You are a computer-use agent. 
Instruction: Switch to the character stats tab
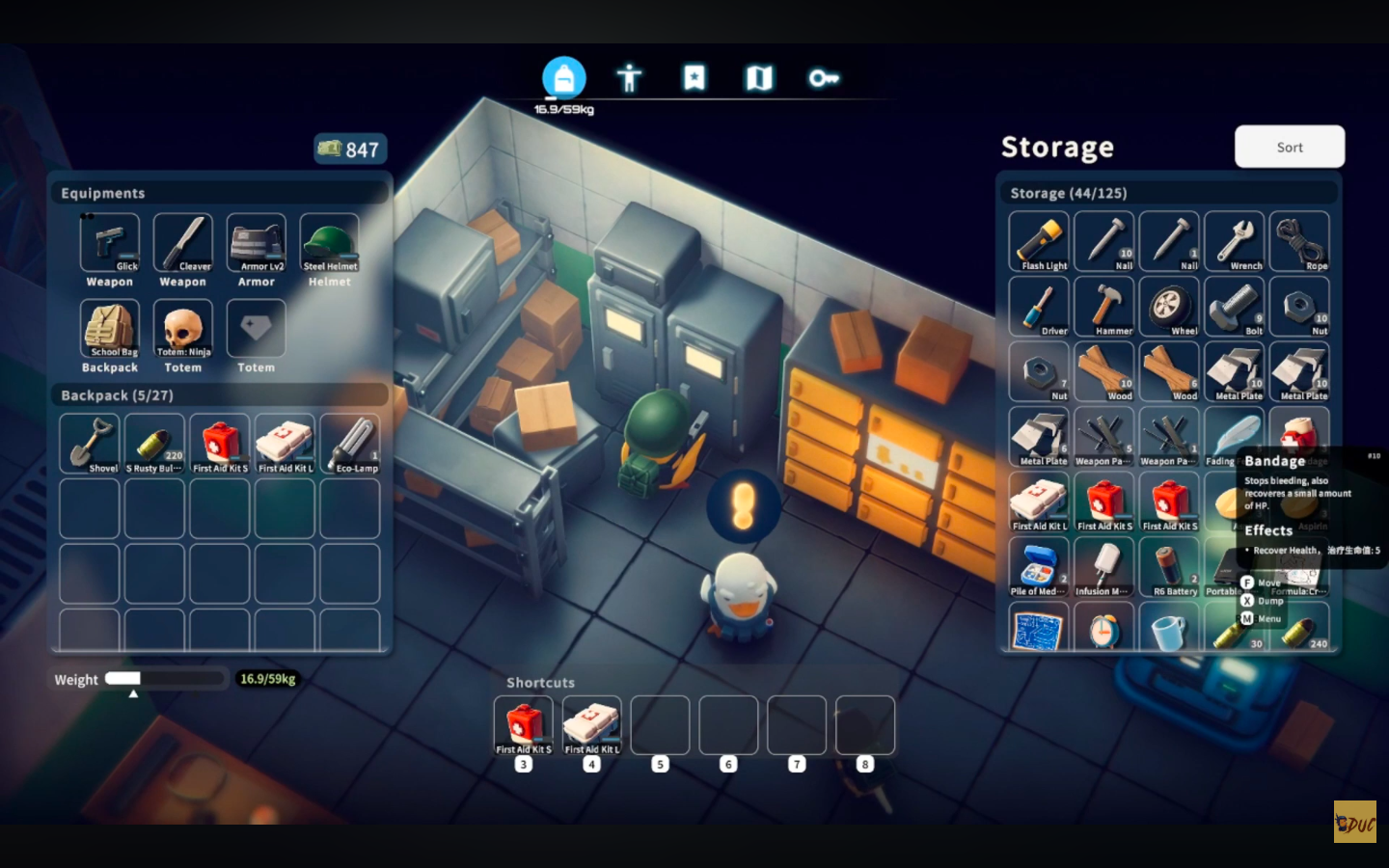[629, 77]
